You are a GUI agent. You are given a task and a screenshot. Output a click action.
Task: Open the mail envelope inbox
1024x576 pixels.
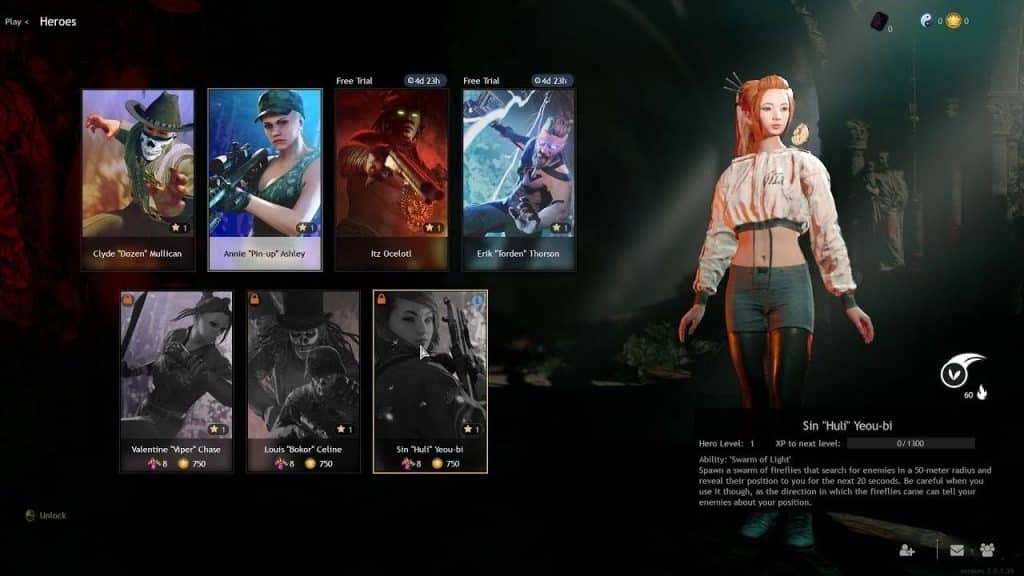point(957,549)
